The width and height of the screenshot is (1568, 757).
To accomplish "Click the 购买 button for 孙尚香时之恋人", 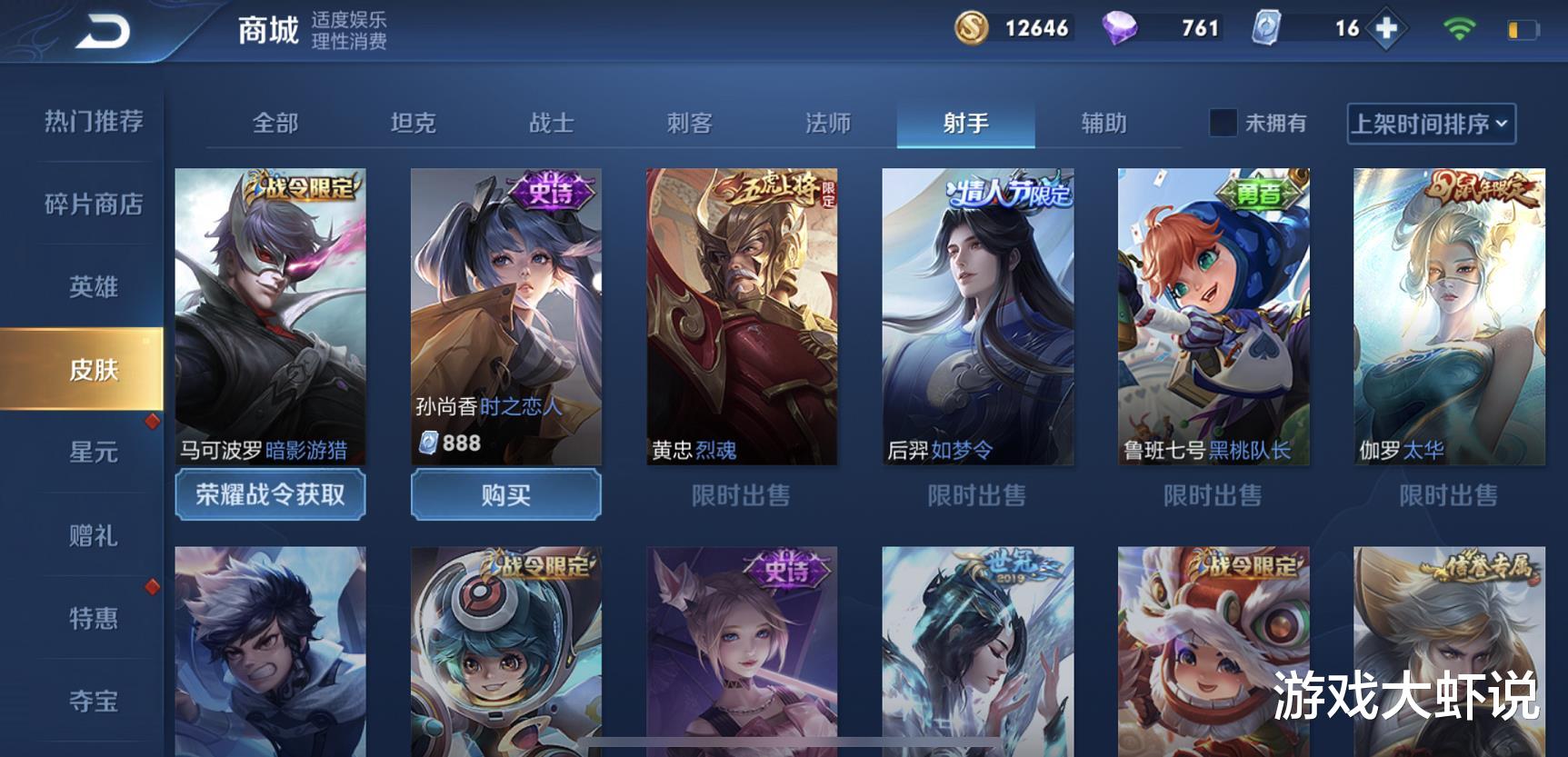I will (506, 495).
